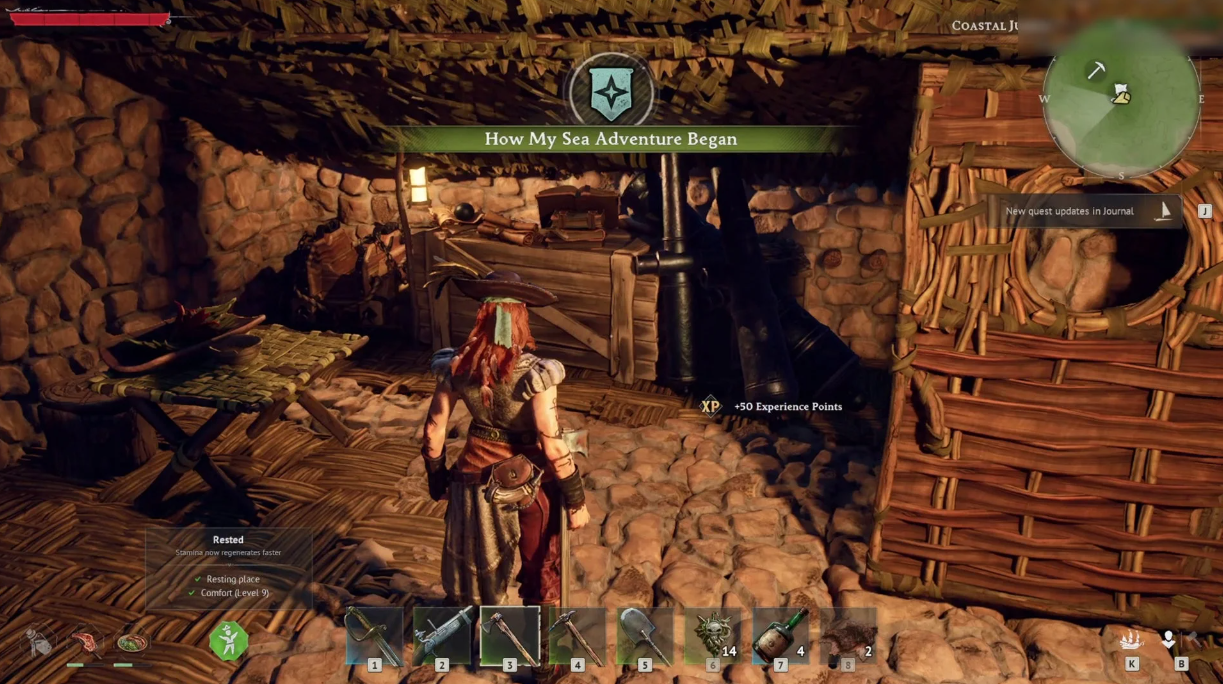The height and width of the screenshot is (684, 1223).
Task: Inspect the raw meat food buff icon
Action: 86,639
